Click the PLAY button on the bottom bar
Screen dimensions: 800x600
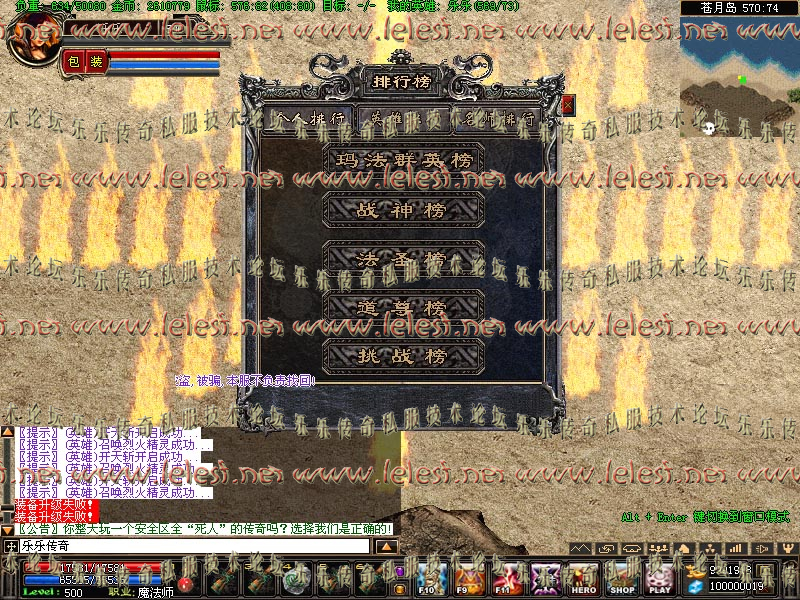[x=659, y=580]
